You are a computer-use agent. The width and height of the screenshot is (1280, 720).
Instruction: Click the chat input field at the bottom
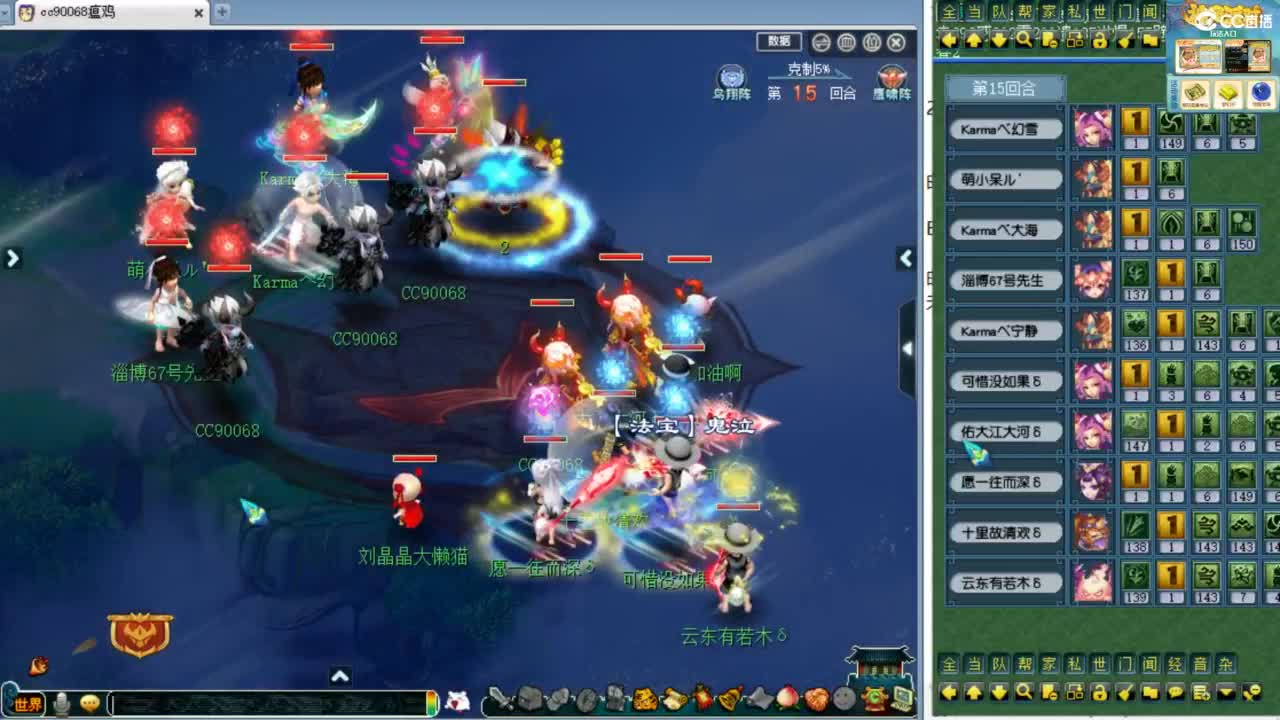coord(270,700)
